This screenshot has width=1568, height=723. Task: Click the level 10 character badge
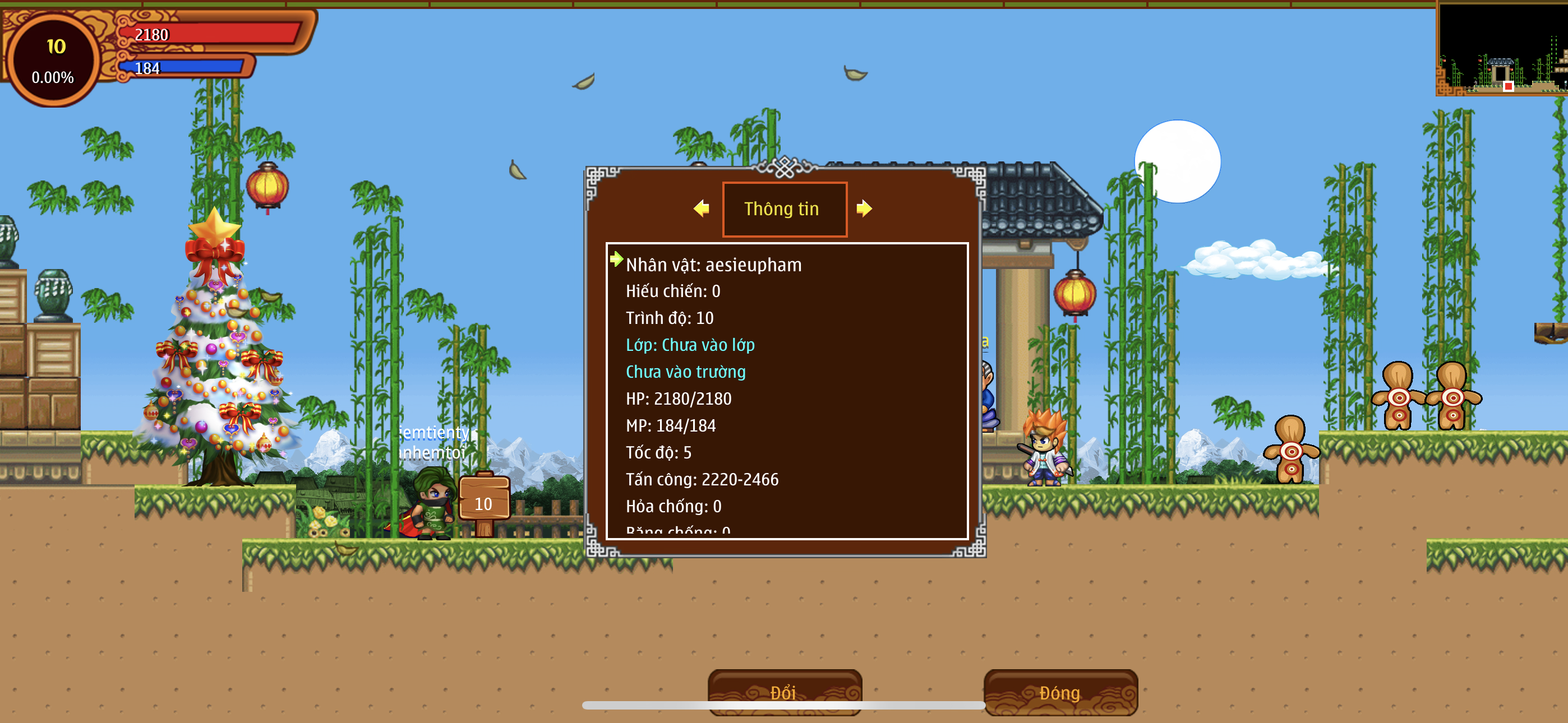(x=54, y=59)
